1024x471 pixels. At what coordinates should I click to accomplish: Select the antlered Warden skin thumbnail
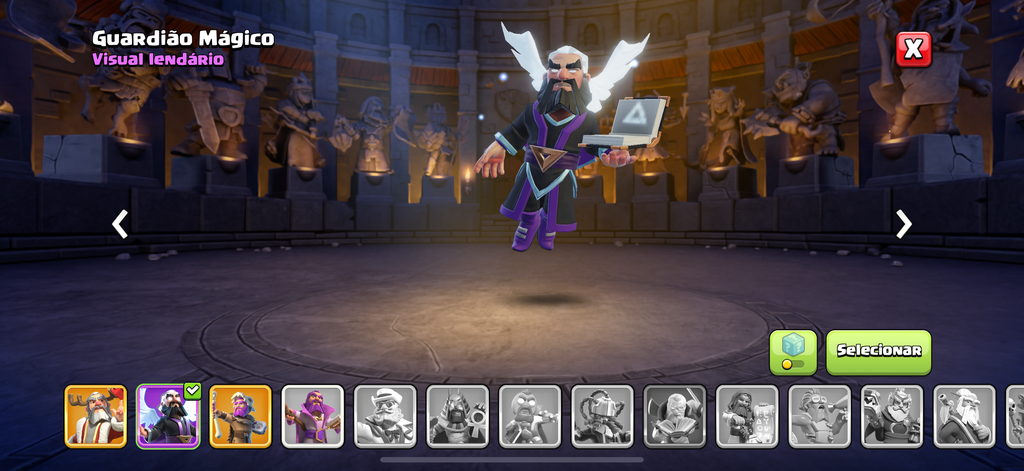click(x=96, y=416)
